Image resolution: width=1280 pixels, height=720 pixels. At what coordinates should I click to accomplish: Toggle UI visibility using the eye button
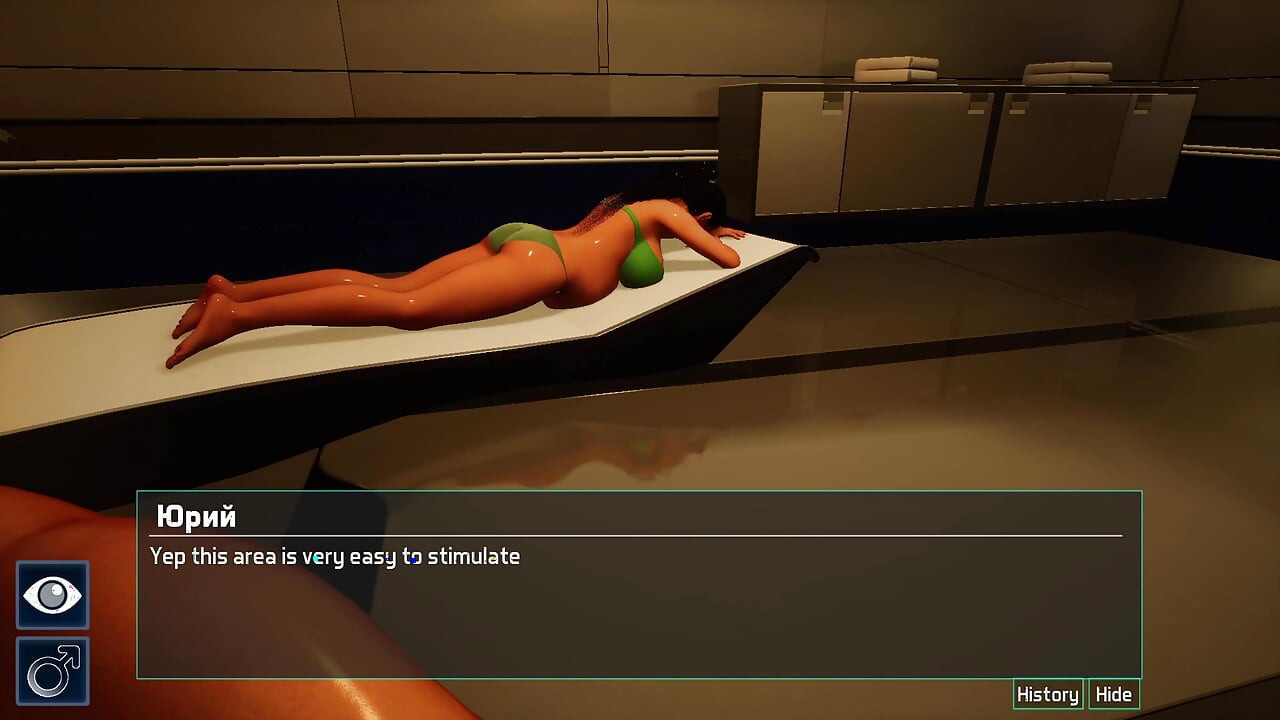click(52, 595)
